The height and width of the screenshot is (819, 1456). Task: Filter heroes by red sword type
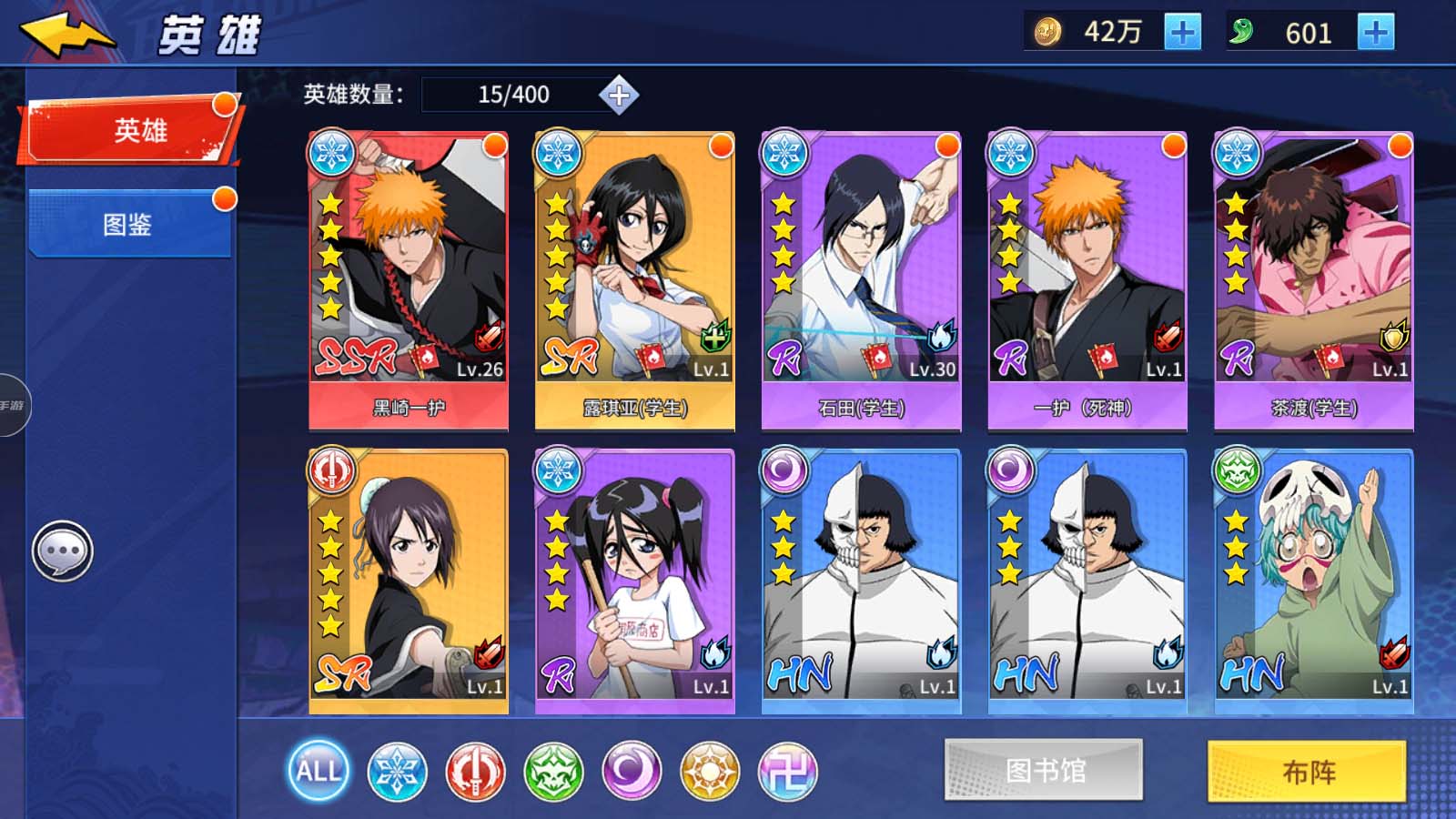tap(475, 772)
